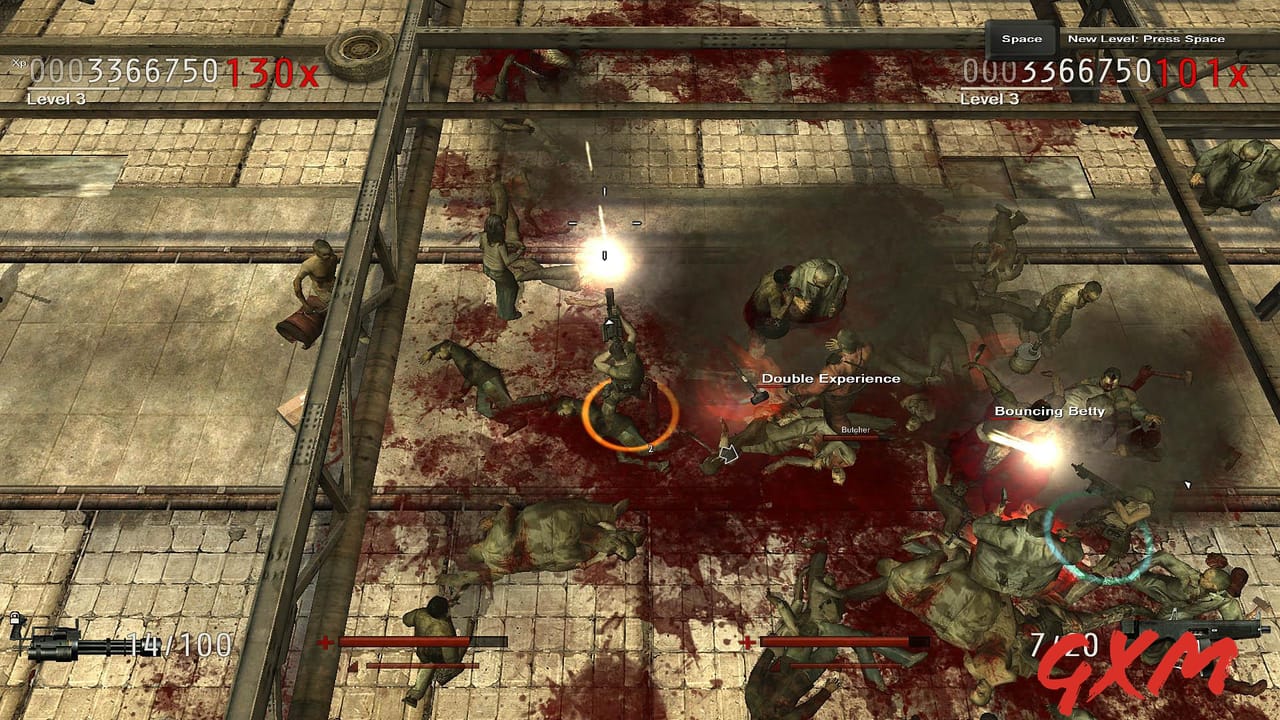The width and height of the screenshot is (1280, 720).
Task: Click the left player's 130x multiplier
Action: 270,73
